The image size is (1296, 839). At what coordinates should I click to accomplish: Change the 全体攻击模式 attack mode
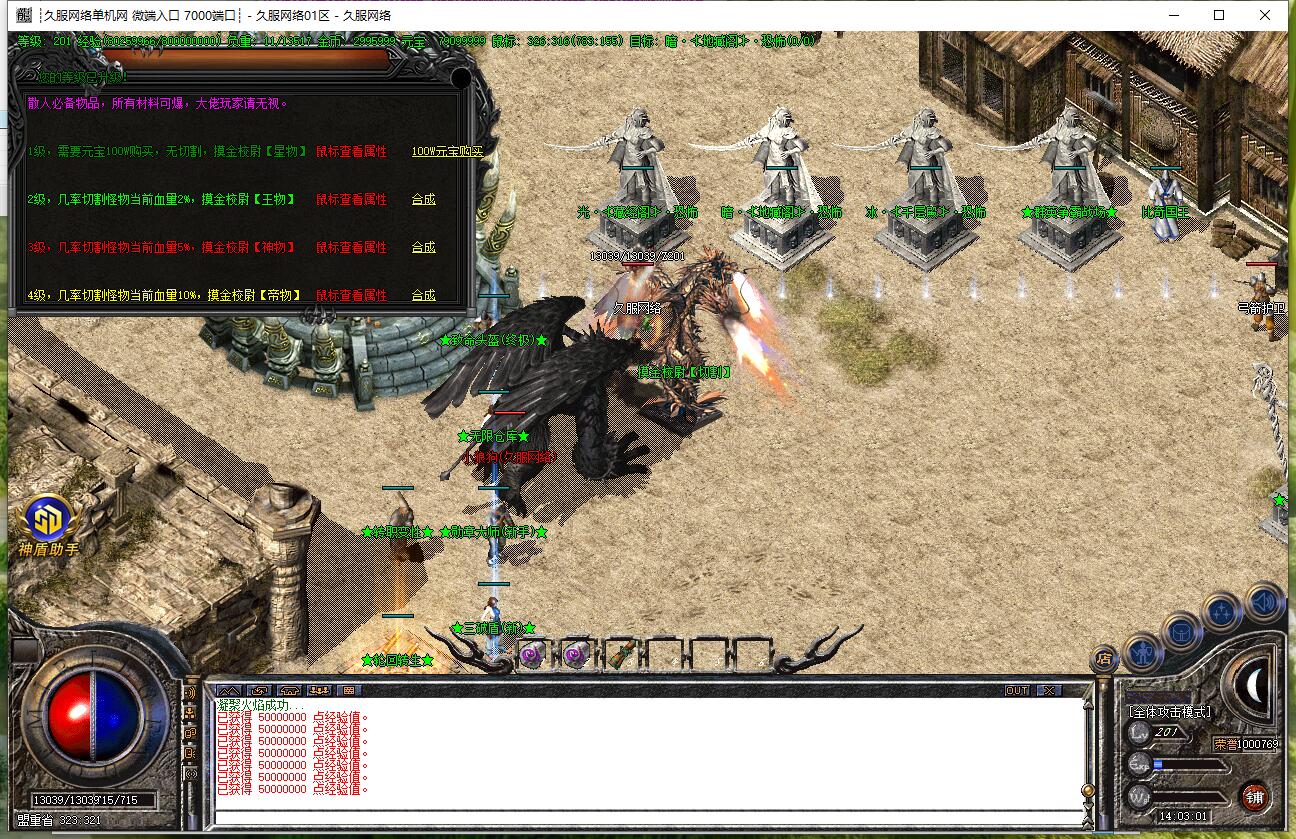coord(1169,712)
